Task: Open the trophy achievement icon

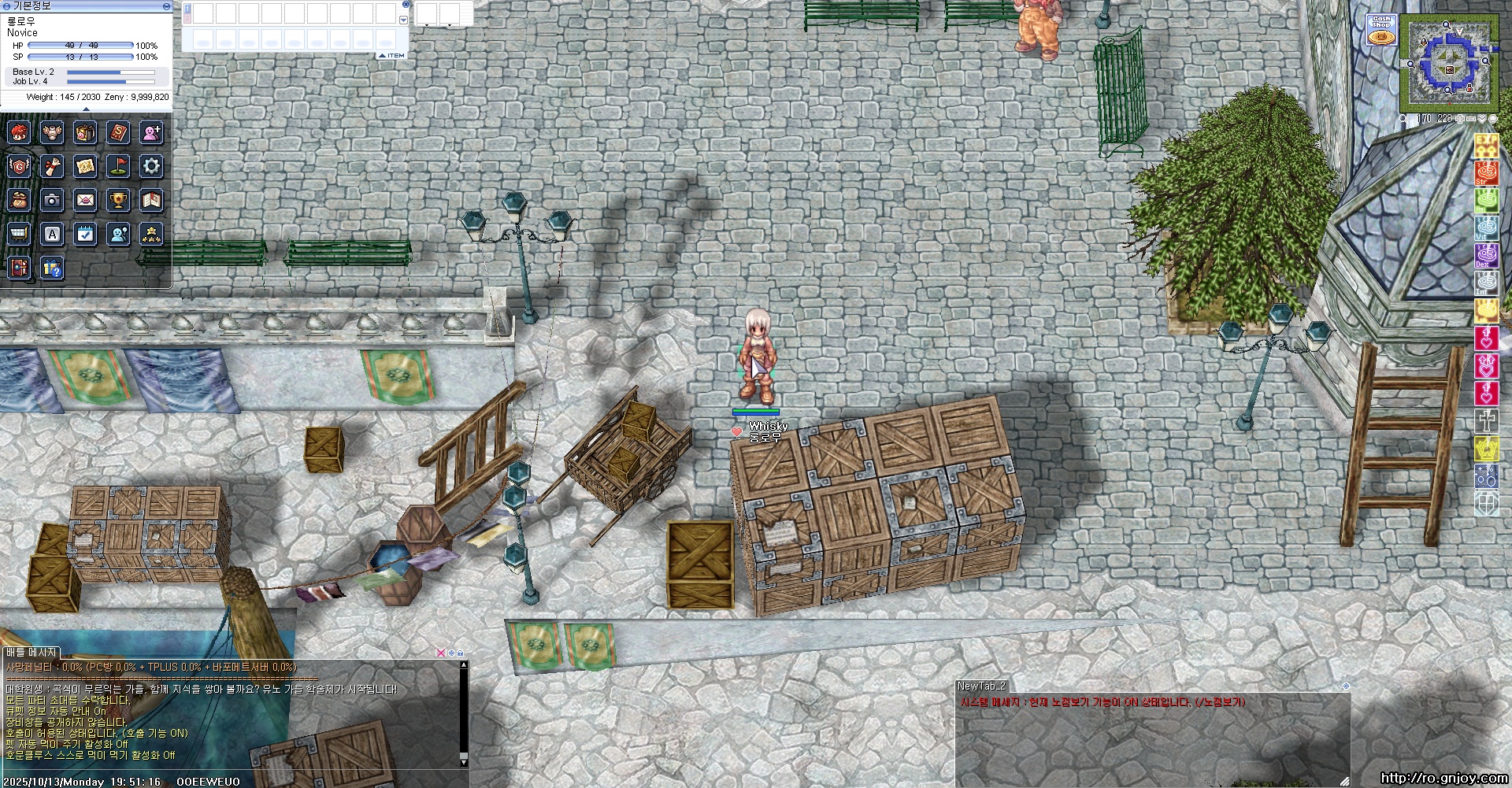Action: [x=118, y=200]
